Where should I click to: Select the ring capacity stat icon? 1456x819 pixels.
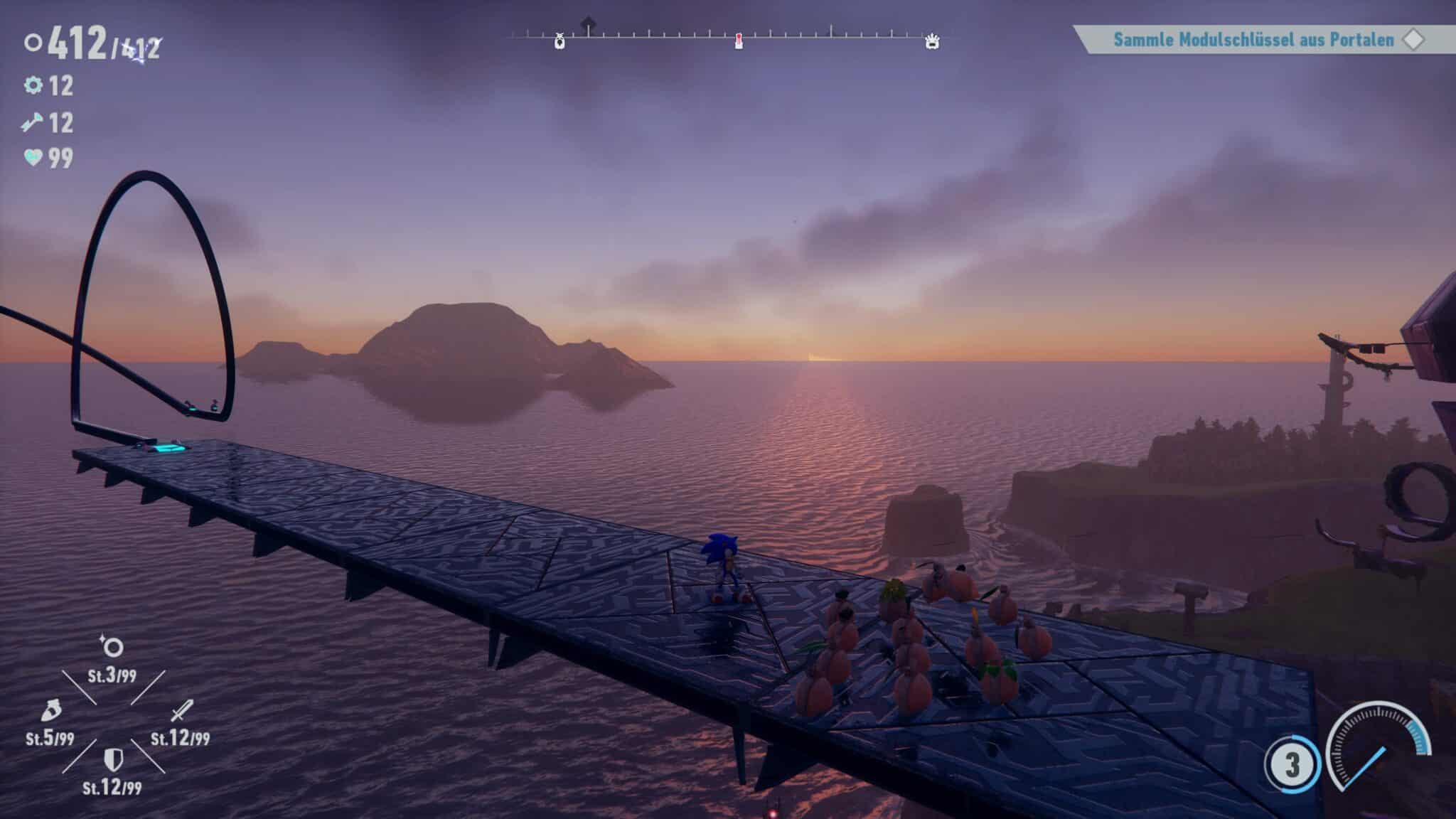112,647
